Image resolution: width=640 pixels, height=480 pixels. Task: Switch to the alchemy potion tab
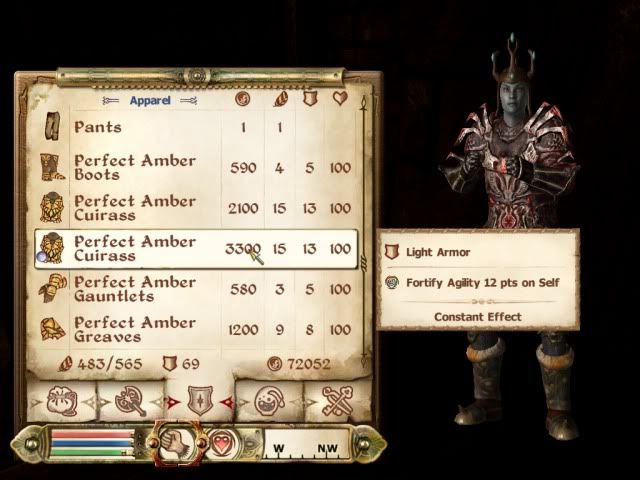coord(266,400)
